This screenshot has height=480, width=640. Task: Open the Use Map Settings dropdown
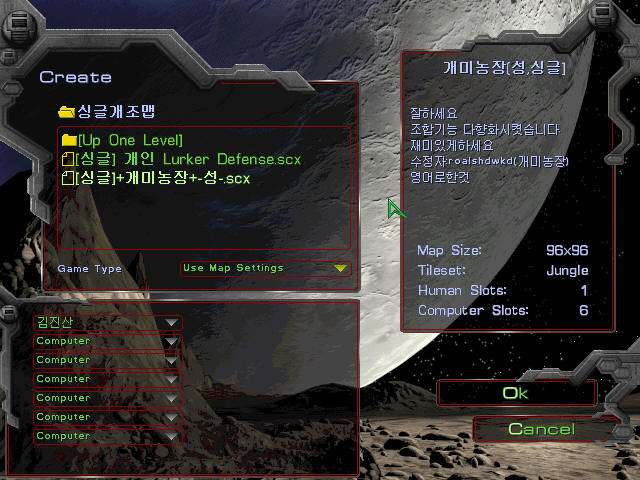point(265,268)
